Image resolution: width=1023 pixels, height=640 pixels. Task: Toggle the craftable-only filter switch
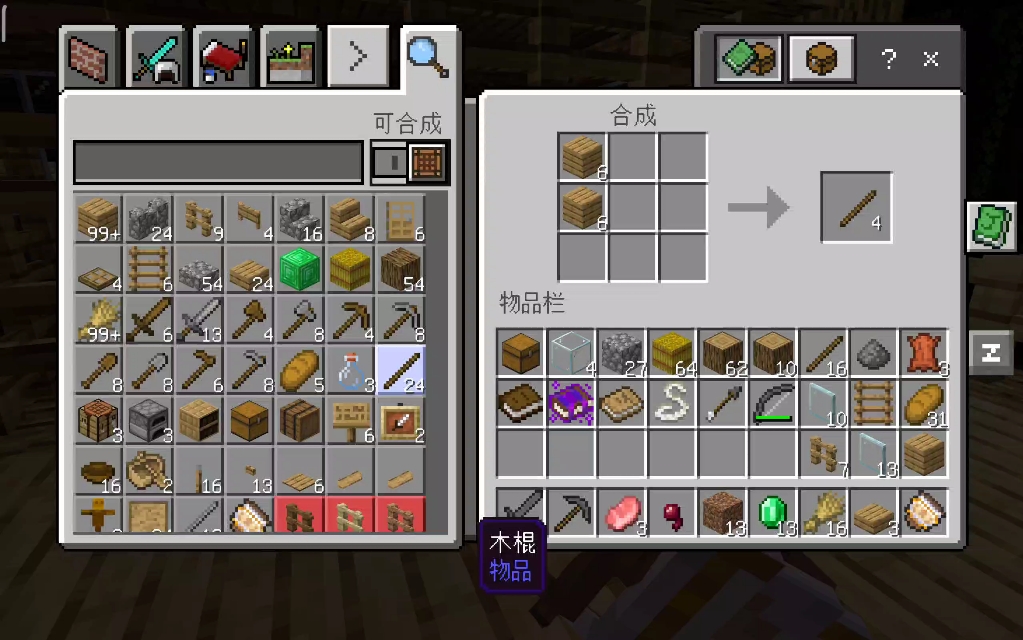pyautogui.click(x=410, y=162)
